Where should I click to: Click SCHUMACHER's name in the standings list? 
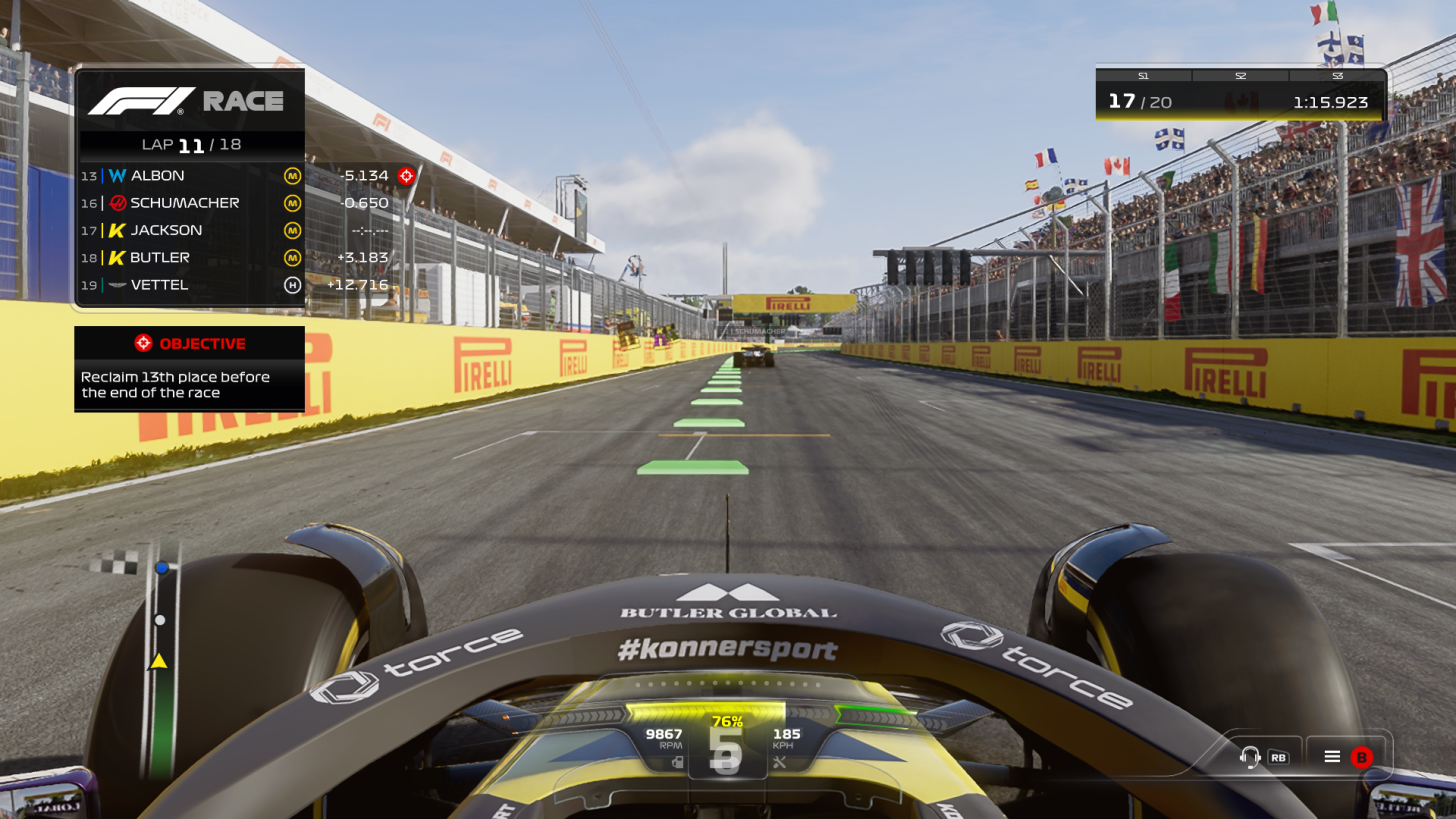(x=185, y=202)
